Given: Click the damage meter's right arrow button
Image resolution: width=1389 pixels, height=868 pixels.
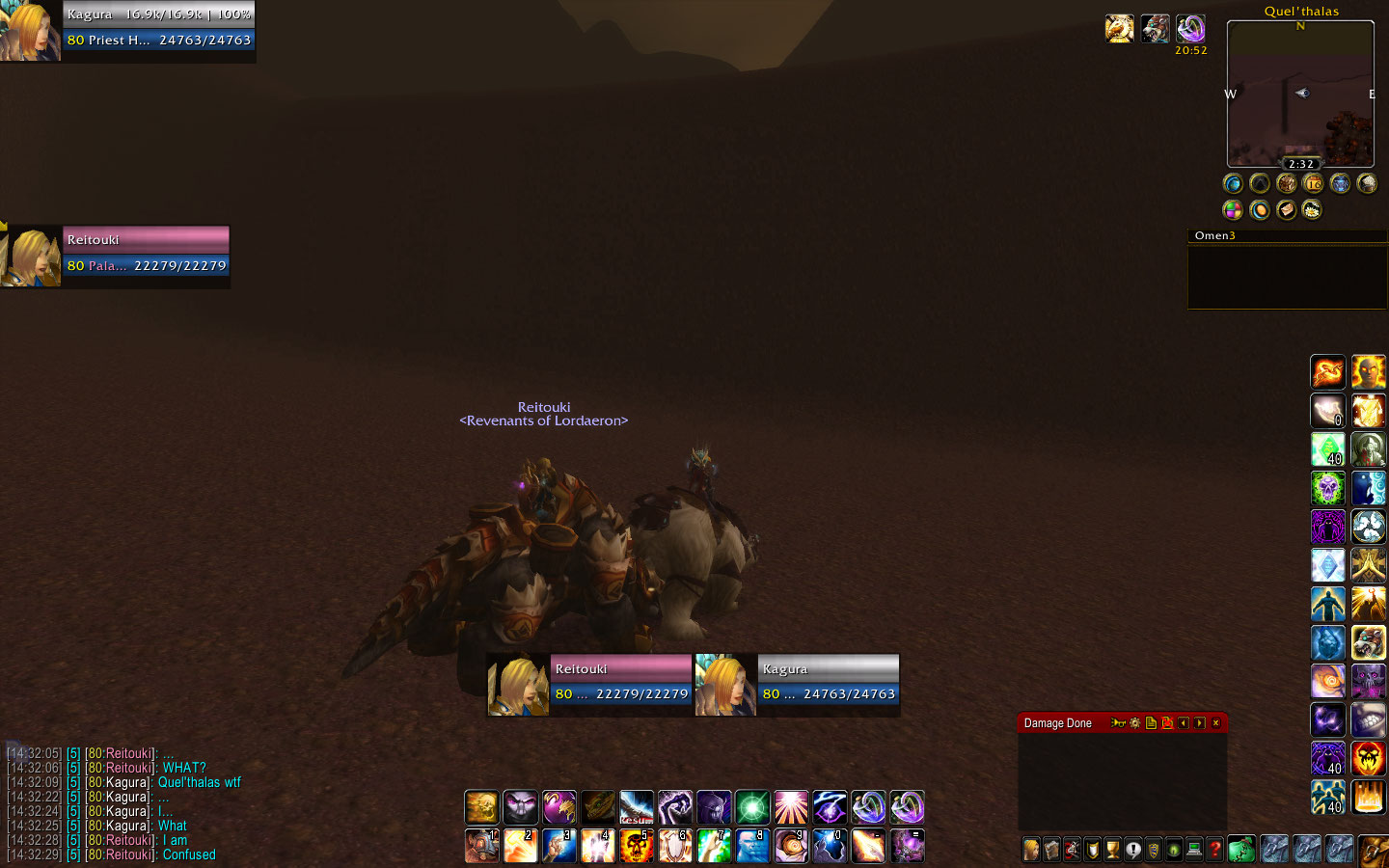Looking at the screenshot, I should point(1199,722).
